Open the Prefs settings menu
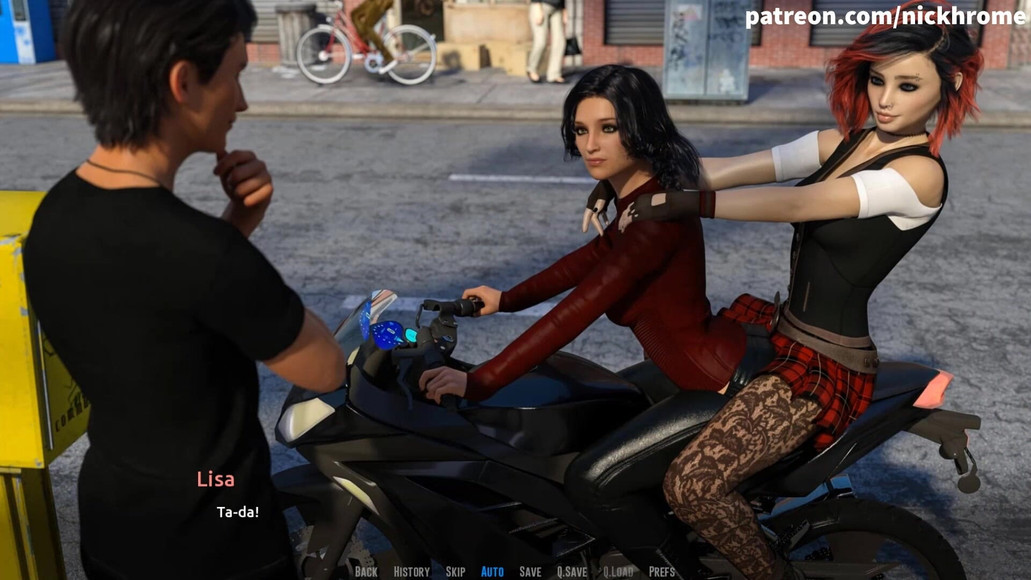 tap(662, 572)
